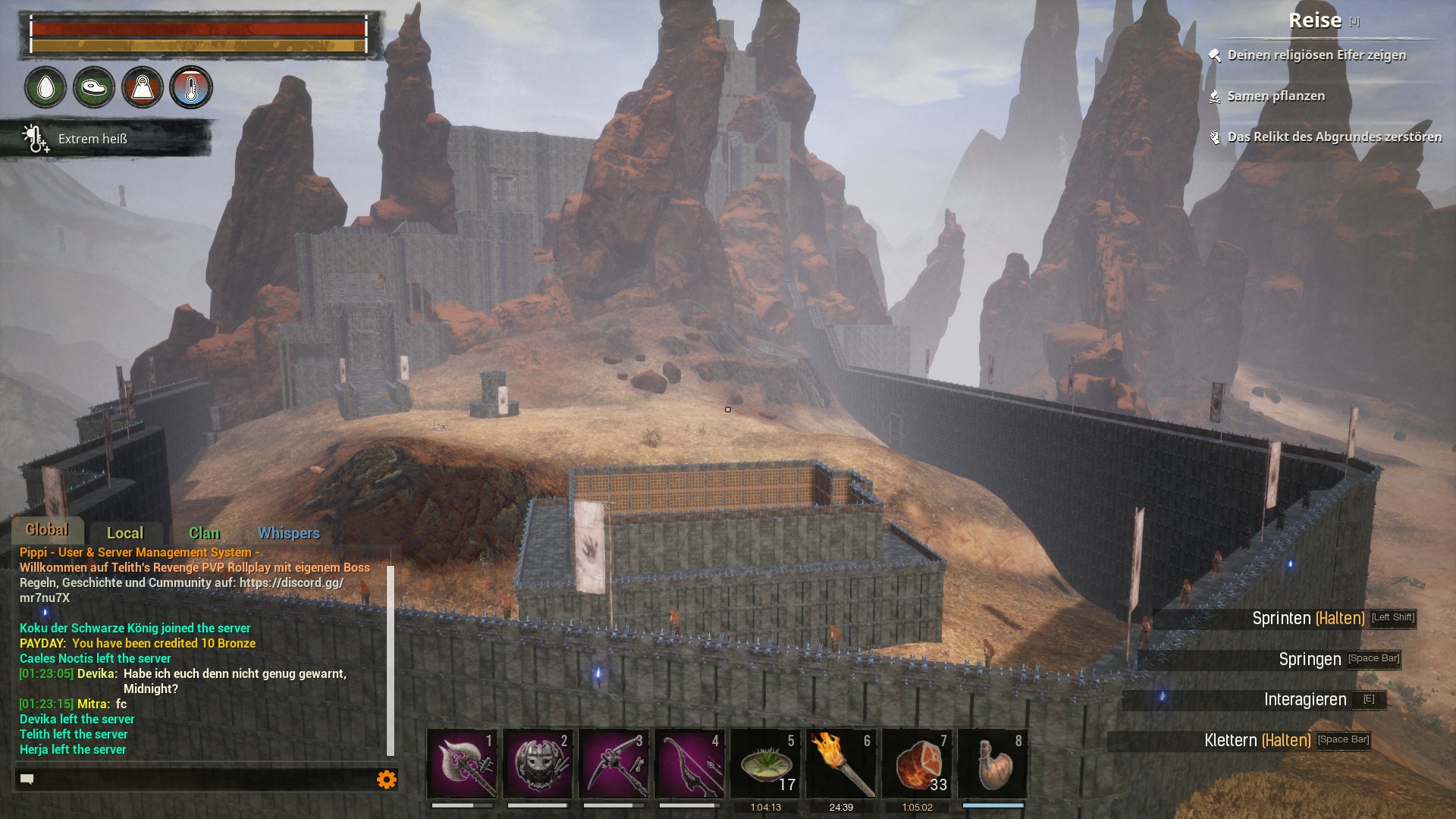The width and height of the screenshot is (1456, 819).
Task: Choose the masked shield in hotbar slot 2
Action: (x=538, y=764)
